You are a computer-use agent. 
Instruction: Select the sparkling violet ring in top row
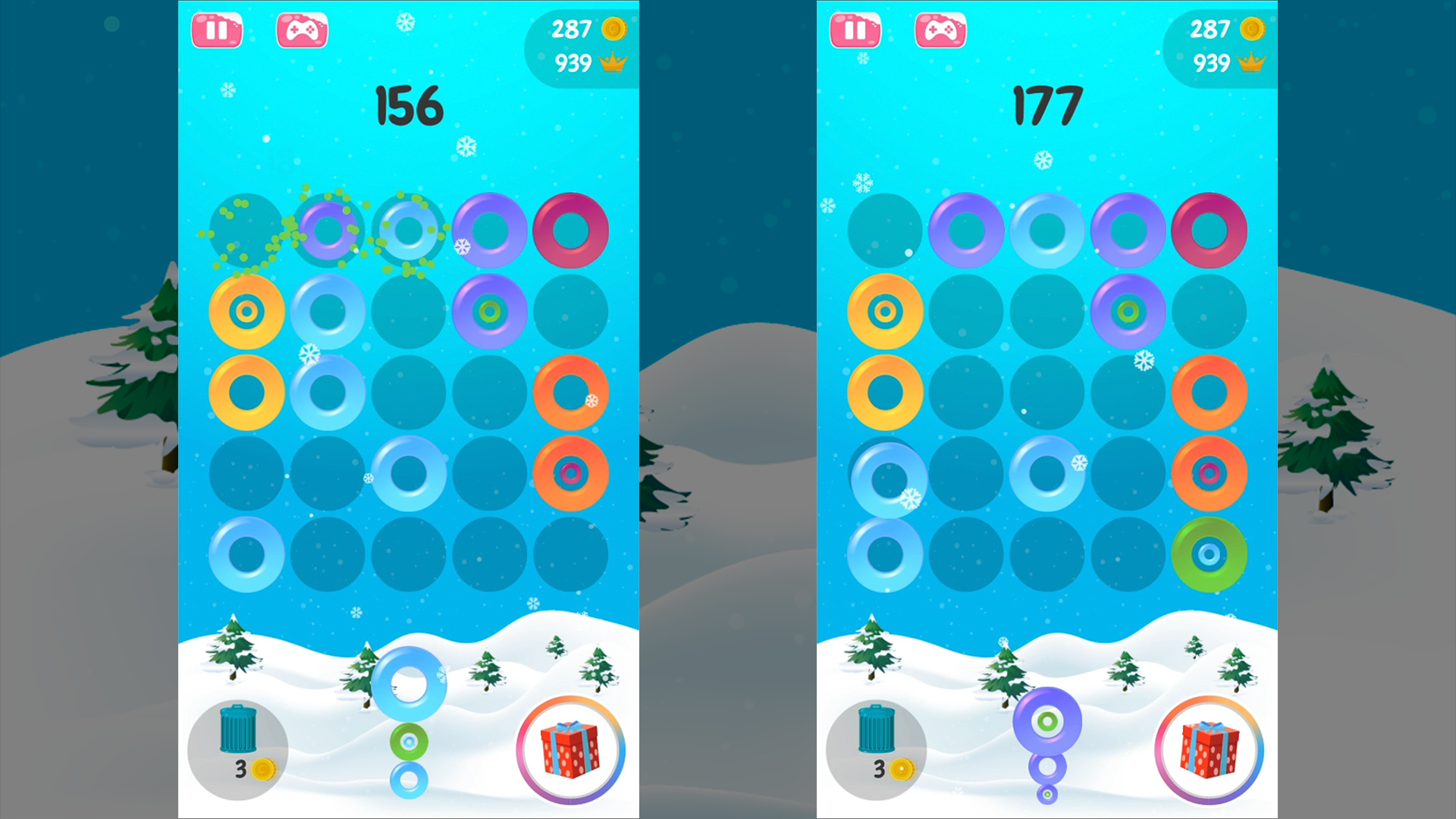(328, 231)
